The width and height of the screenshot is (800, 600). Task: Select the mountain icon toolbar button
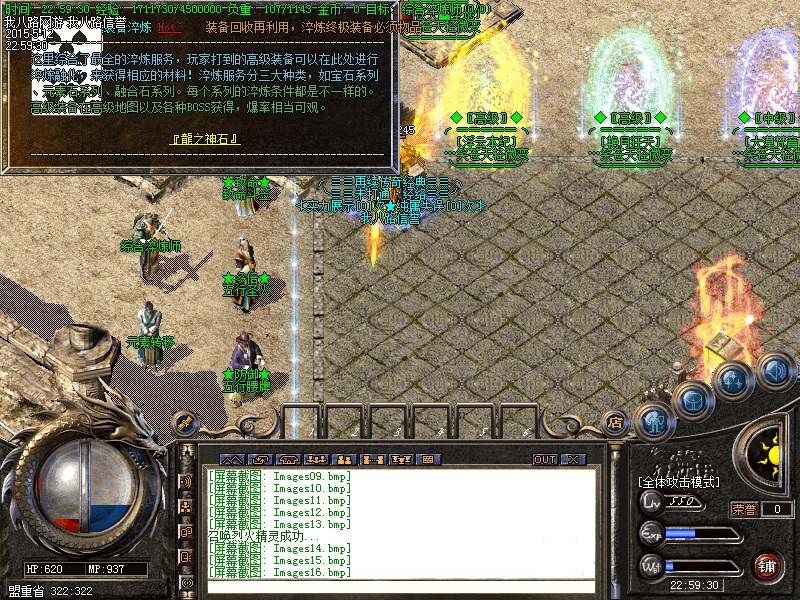coord(231,459)
